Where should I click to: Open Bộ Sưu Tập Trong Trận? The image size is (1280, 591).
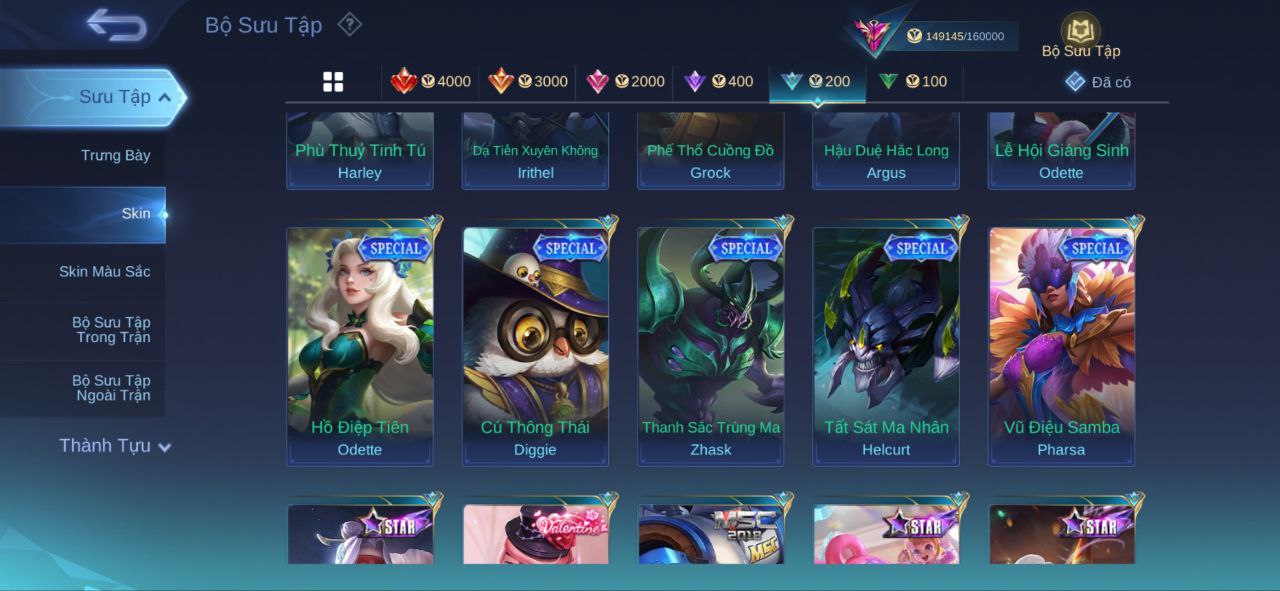pyautogui.click(x=110, y=330)
